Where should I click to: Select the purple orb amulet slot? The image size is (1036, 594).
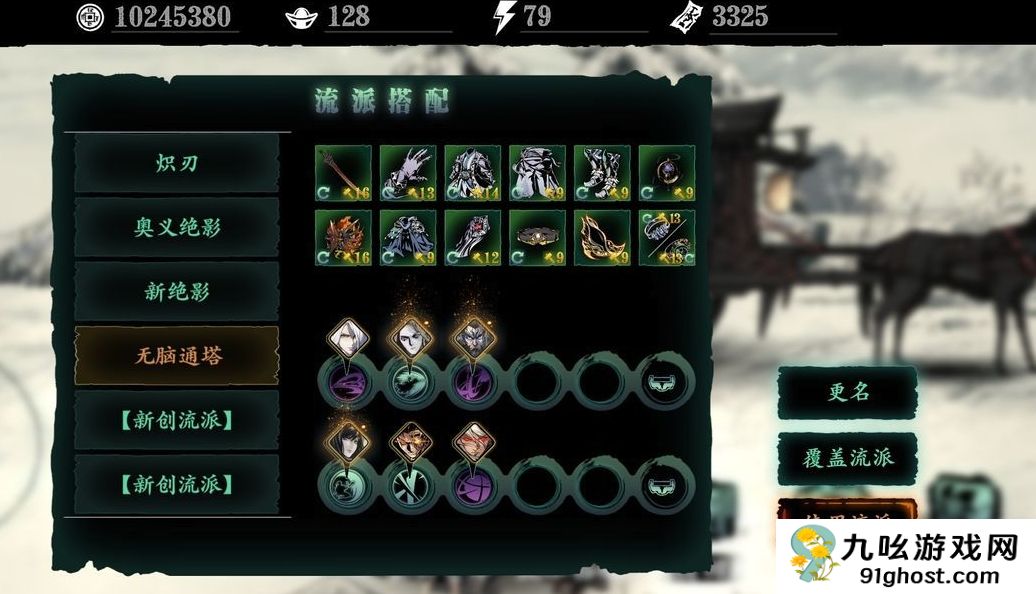coord(666,173)
